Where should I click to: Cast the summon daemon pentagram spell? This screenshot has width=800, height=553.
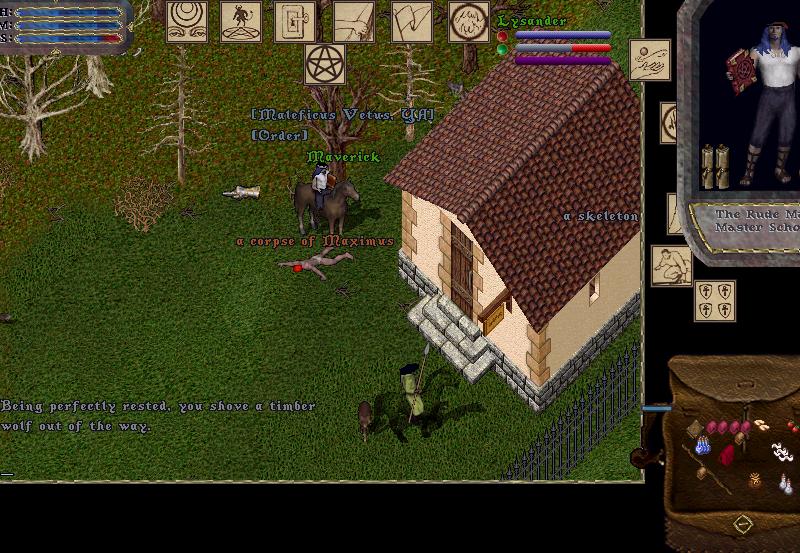click(x=241, y=21)
